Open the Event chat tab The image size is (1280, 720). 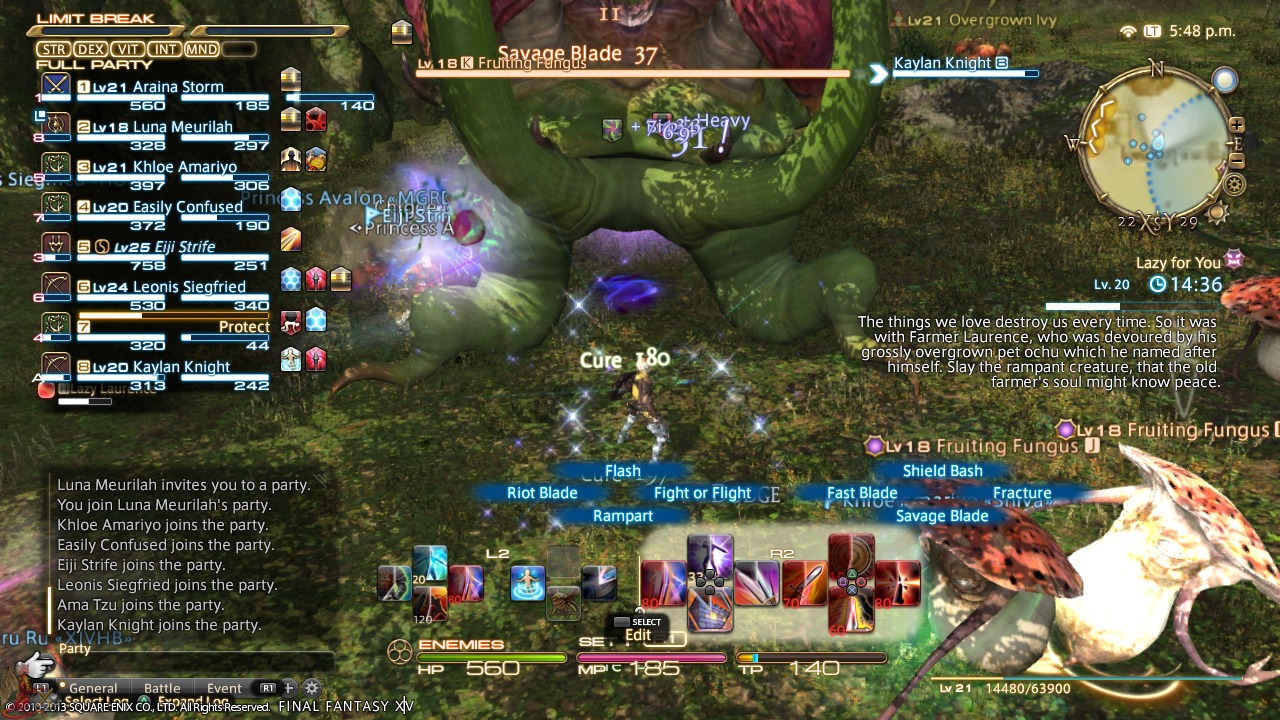[x=224, y=686]
